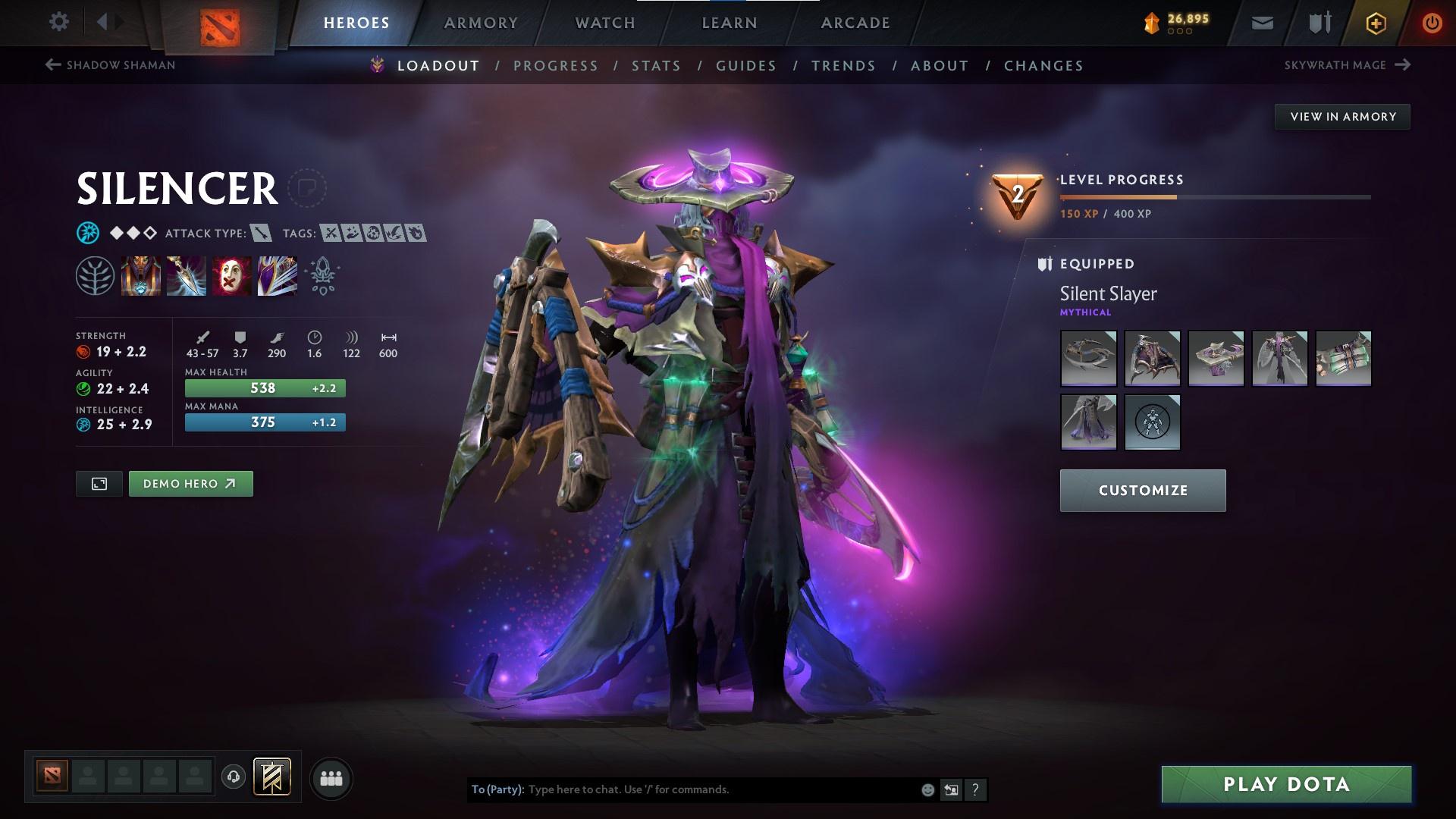
Task: Open the Last Word silence mask ability
Action: [231, 275]
